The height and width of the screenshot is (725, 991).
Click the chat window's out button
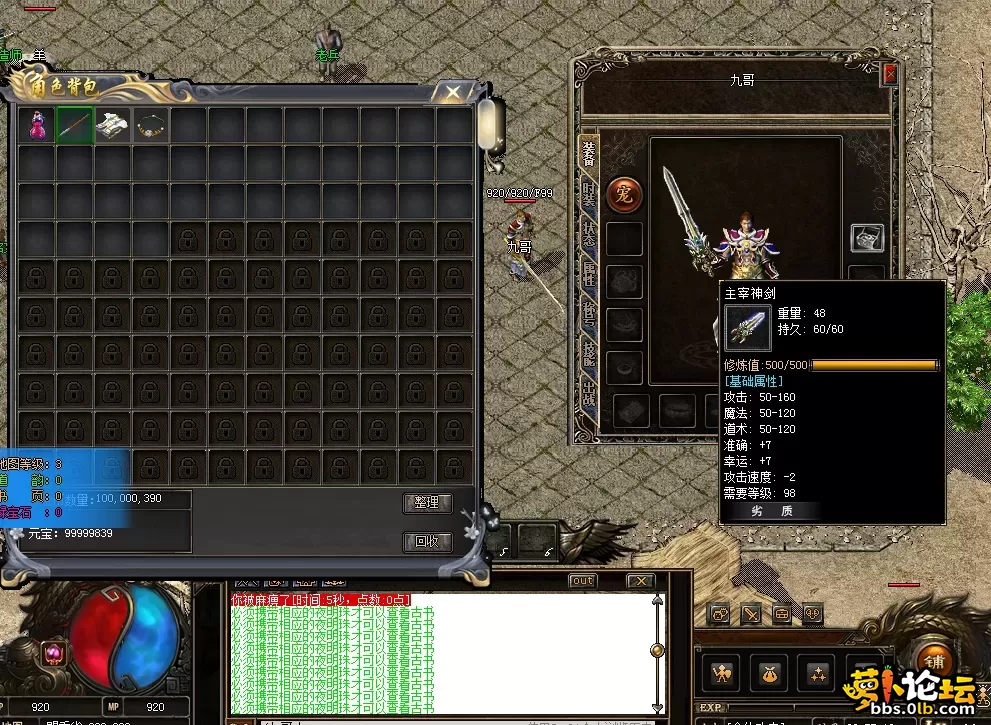[x=582, y=581]
